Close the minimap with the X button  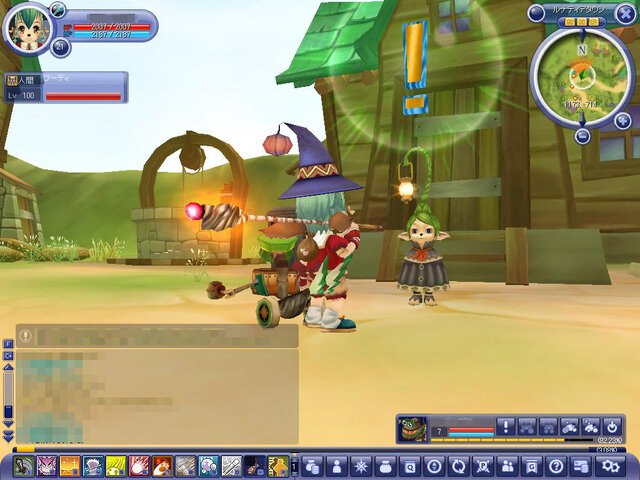[626, 13]
